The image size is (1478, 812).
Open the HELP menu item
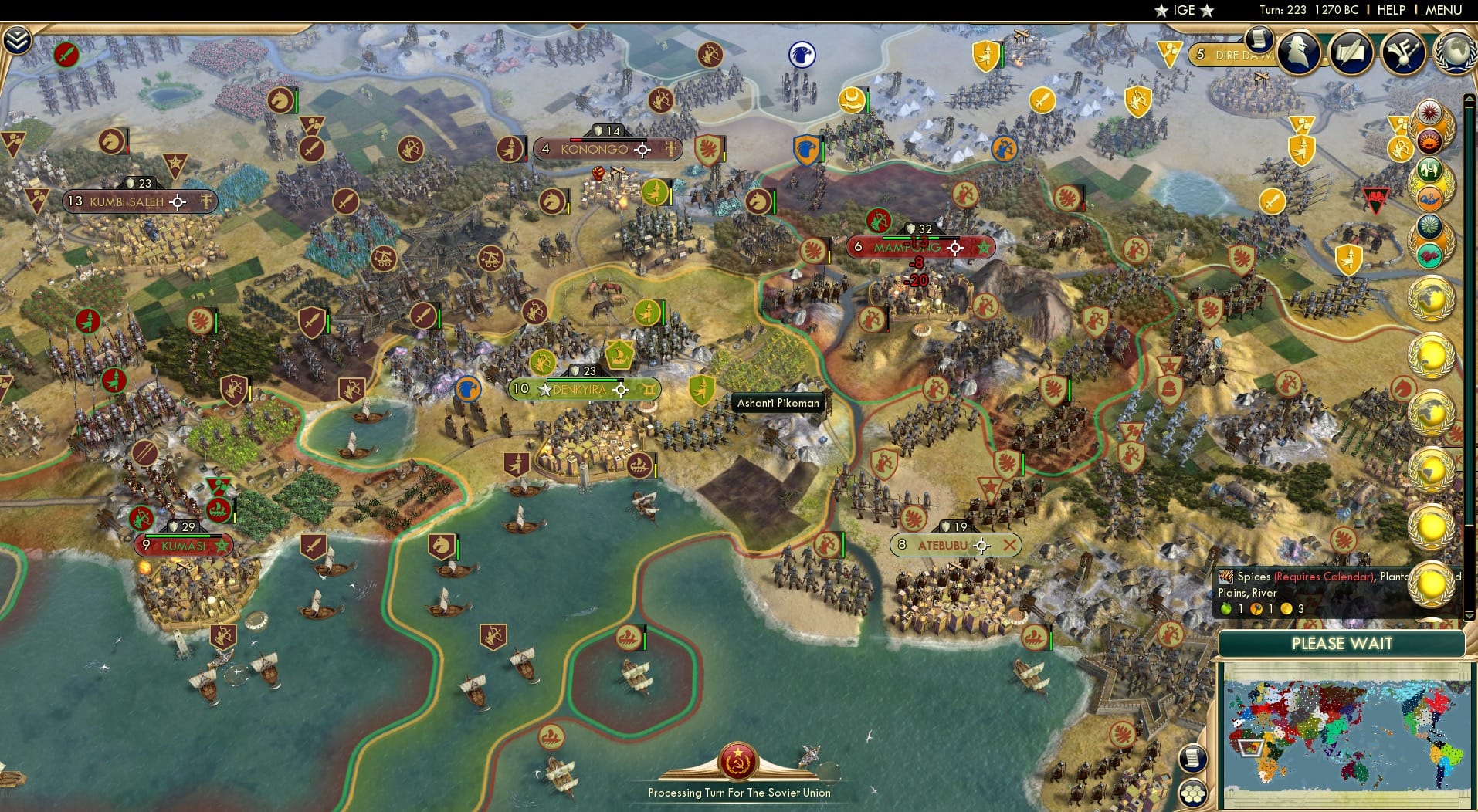[1391, 10]
